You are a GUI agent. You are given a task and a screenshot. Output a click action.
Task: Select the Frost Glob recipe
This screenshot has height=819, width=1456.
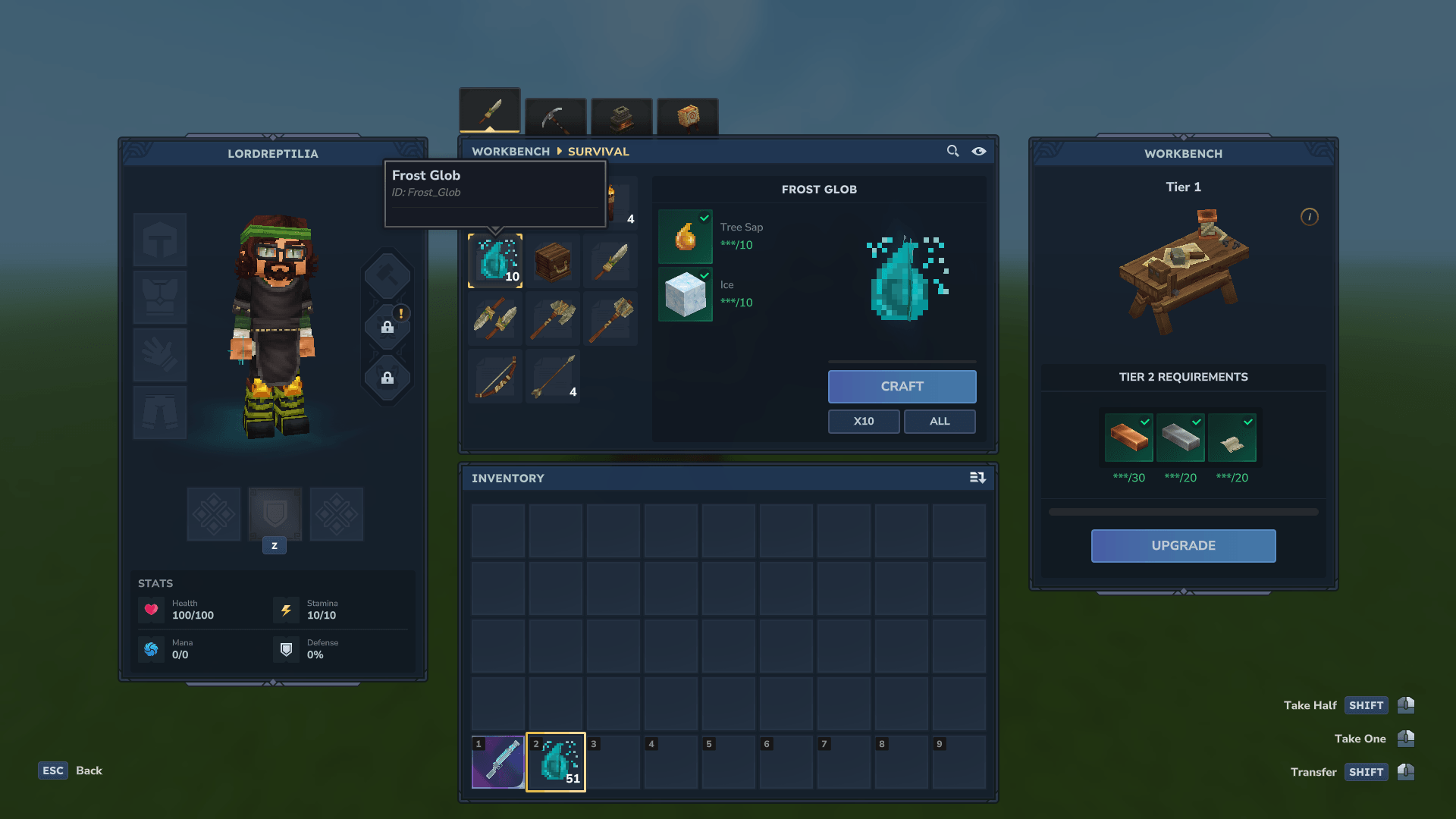(495, 261)
